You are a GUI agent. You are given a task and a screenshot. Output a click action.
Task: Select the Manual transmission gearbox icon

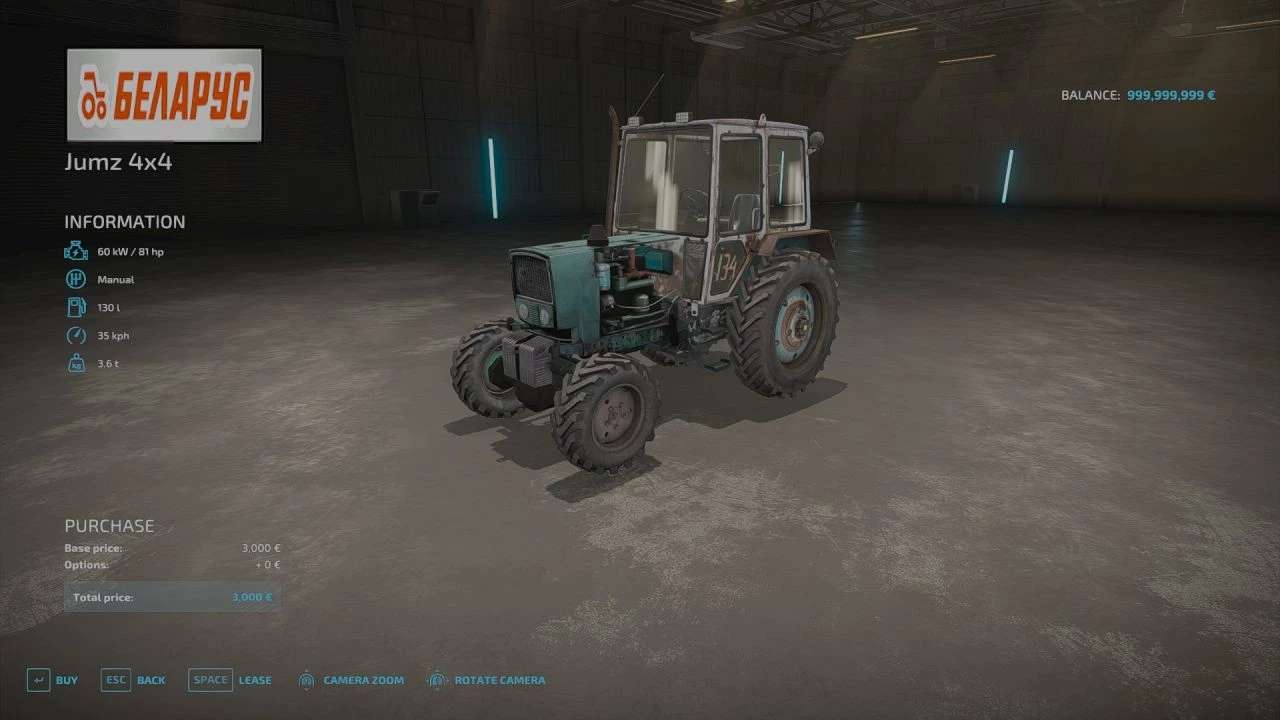(76, 280)
